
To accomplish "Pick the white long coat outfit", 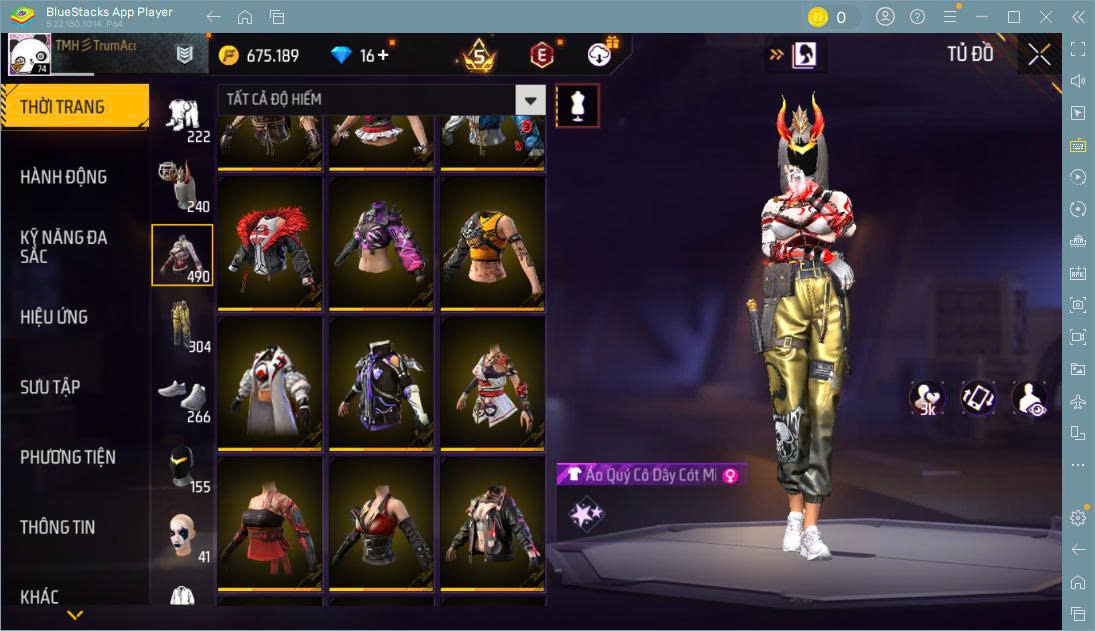I will [x=270, y=384].
